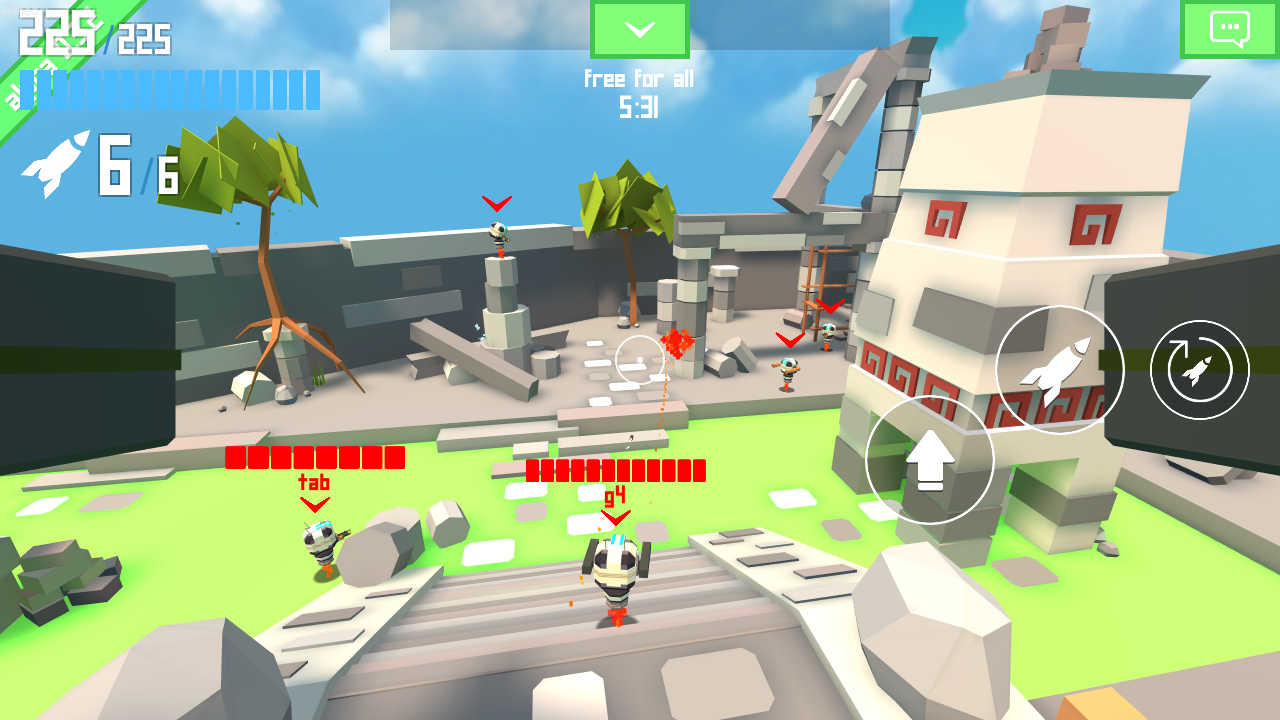Click the "free for all" mode label
This screenshot has height=720, width=1280.
point(640,79)
